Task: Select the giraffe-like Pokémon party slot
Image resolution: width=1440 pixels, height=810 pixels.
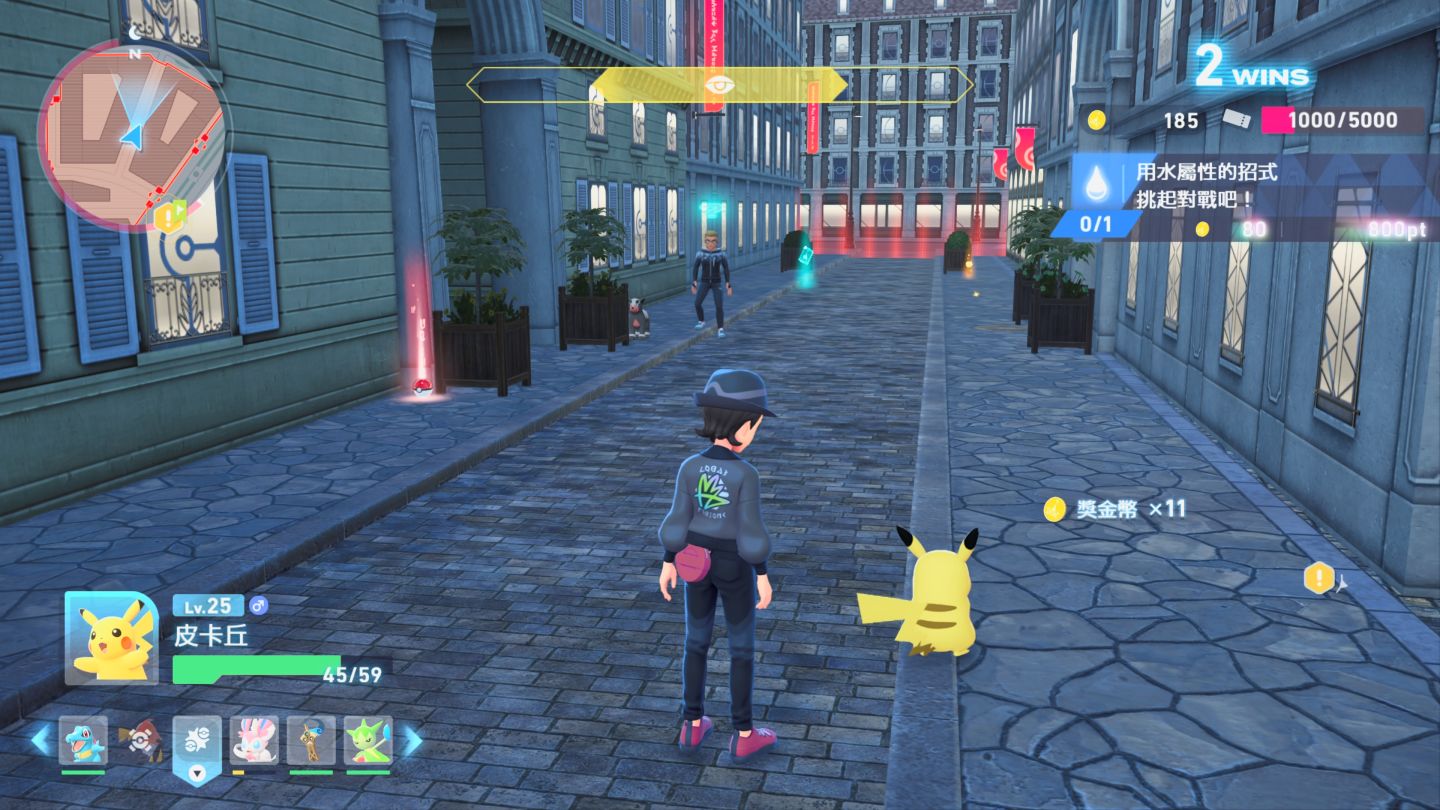Action: pyautogui.click(x=311, y=741)
